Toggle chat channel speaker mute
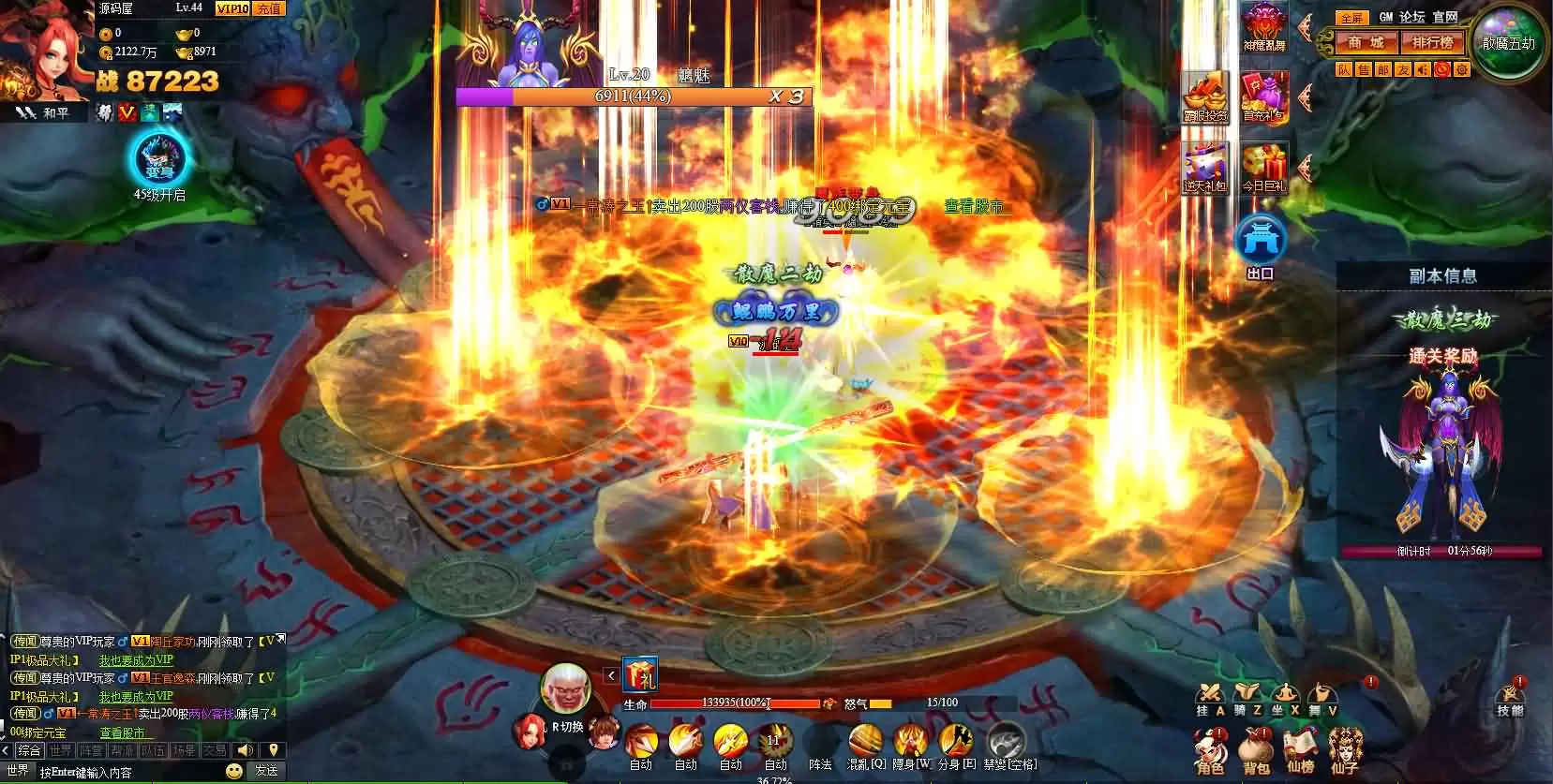Viewport: 1553px width, 784px height. tap(246, 749)
